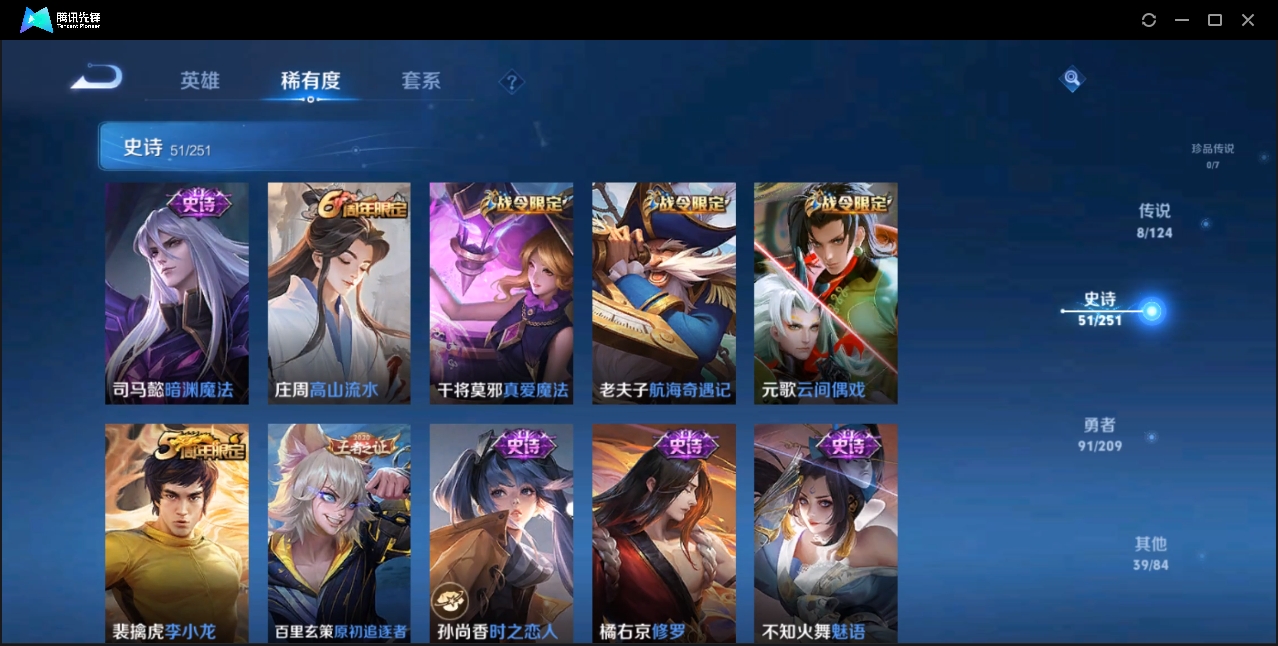Open the 孙尚香 时之恋人 skin card
This screenshot has height=646, width=1278.
(501, 532)
